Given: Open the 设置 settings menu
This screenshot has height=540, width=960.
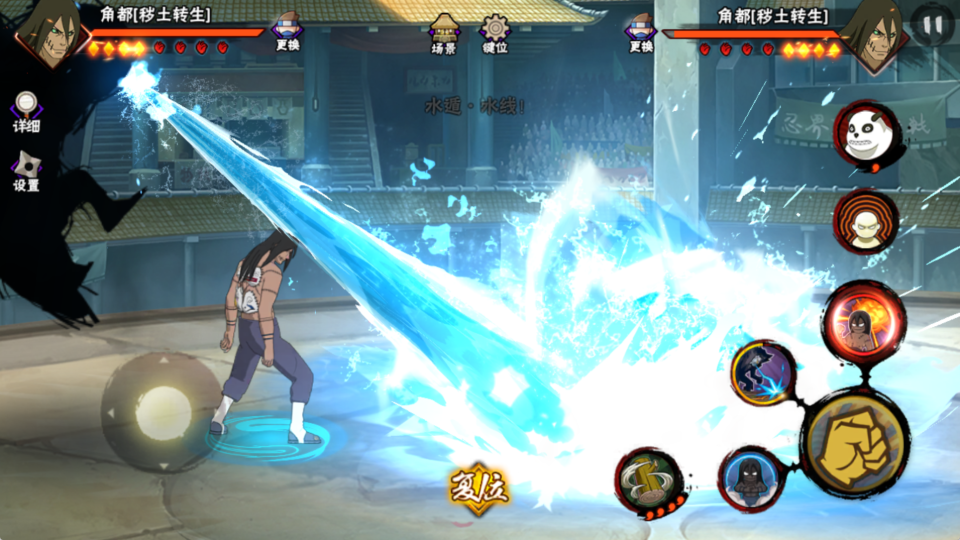Looking at the screenshot, I should (27, 171).
